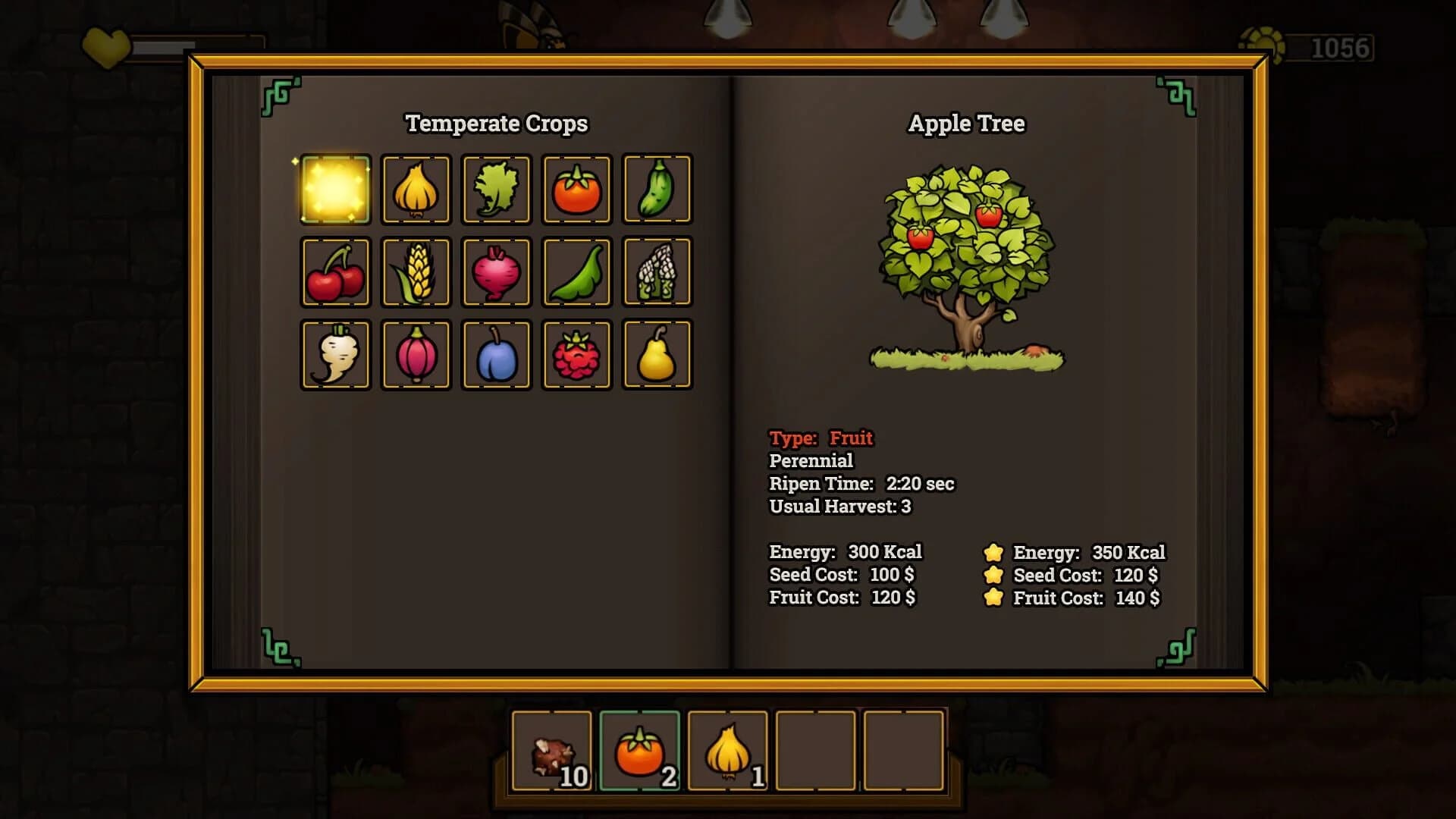The image size is (1456, 819).
Task: Open the parsnip crop entry
Action: pyautogui.click(x=336, y=354)
